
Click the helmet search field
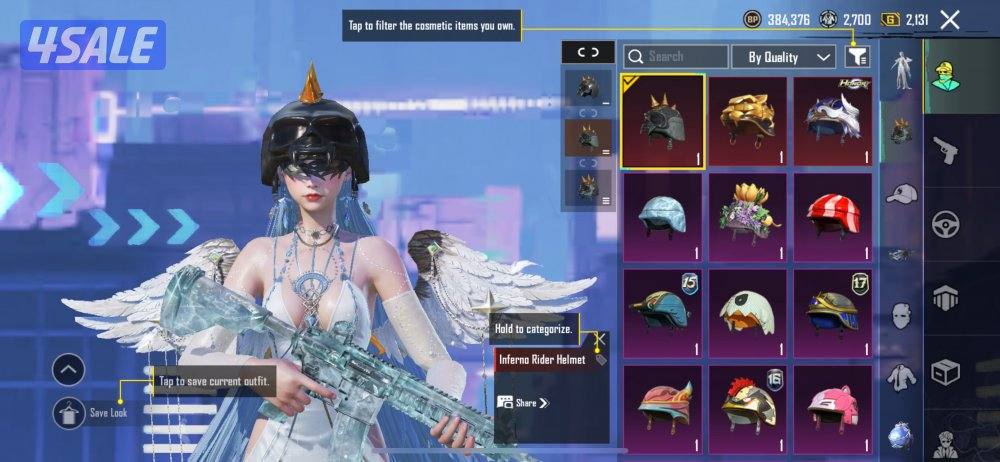click(677, 57)
